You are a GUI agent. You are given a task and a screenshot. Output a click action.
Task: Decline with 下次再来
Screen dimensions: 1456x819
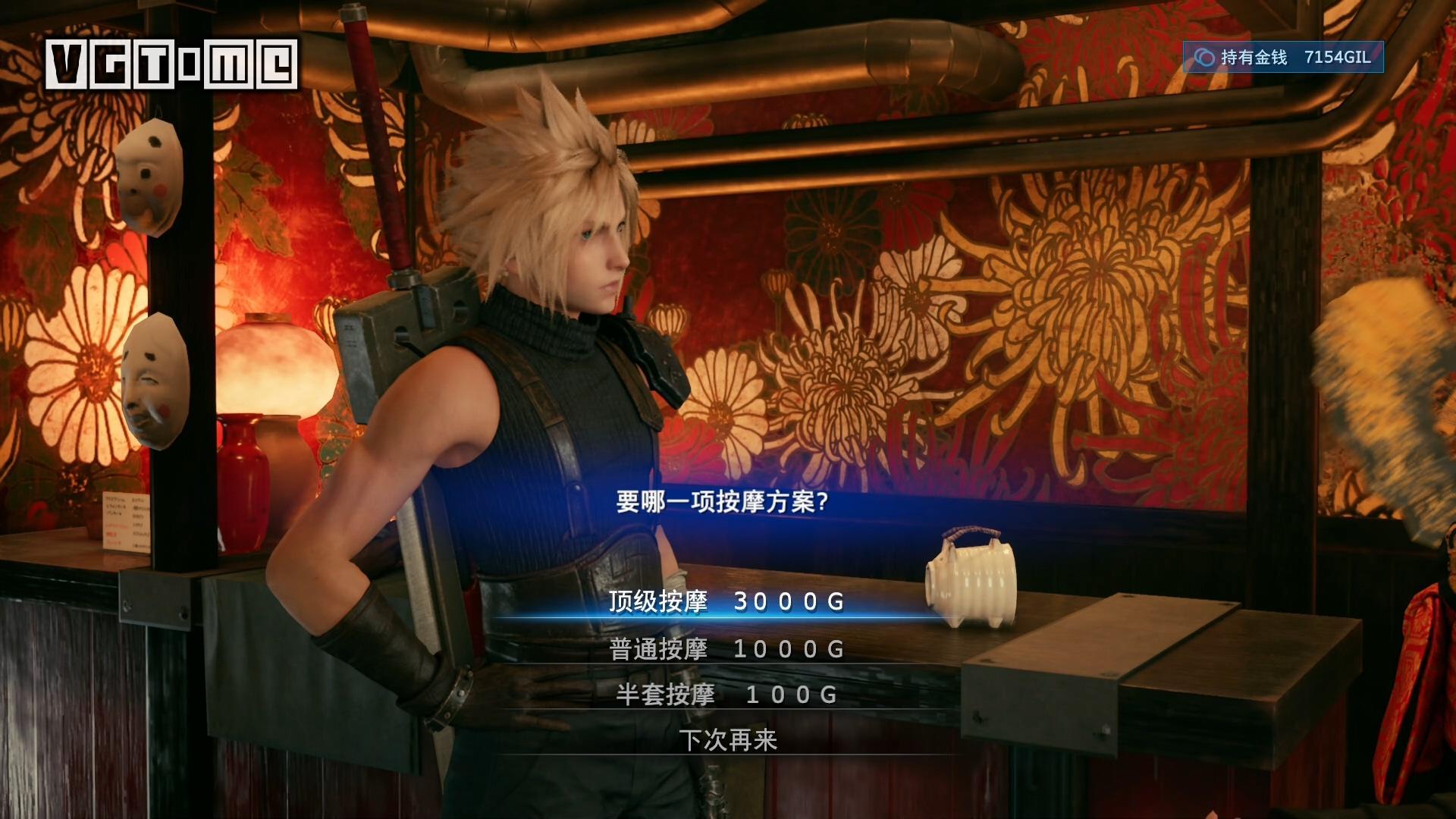click(x=728, y=740)
